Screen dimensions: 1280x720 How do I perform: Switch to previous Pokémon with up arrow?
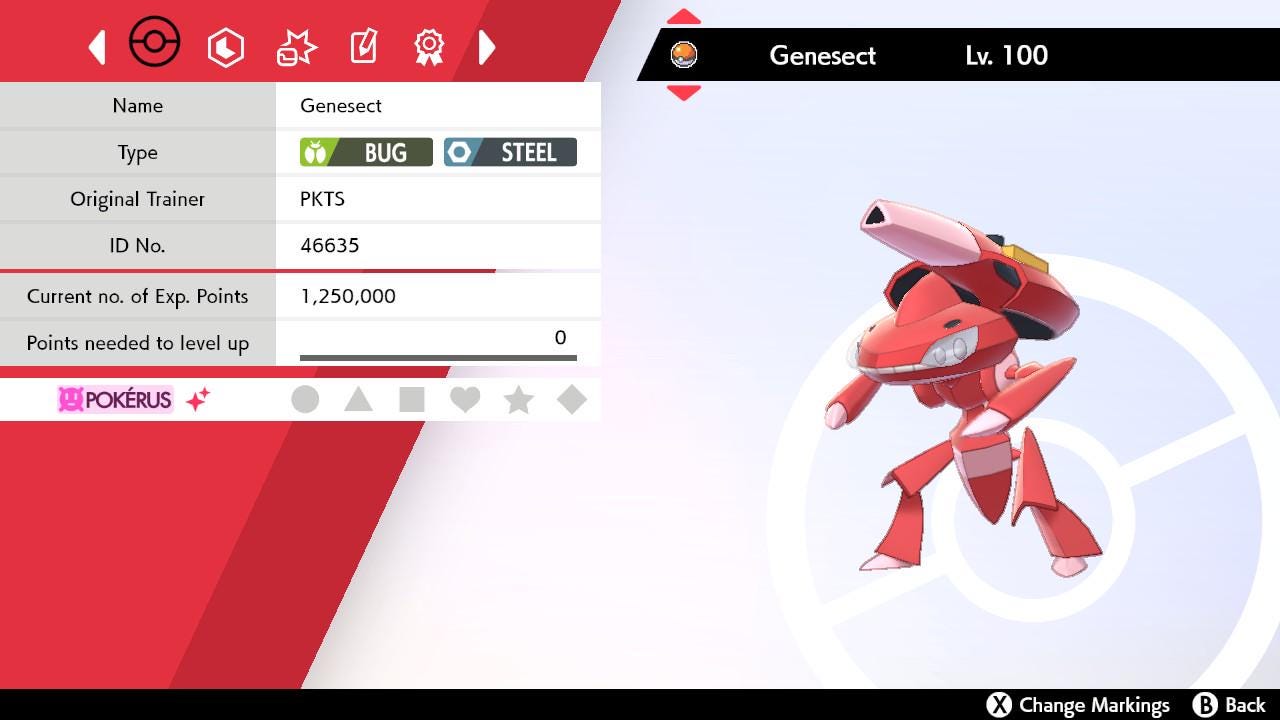point(683,17)
